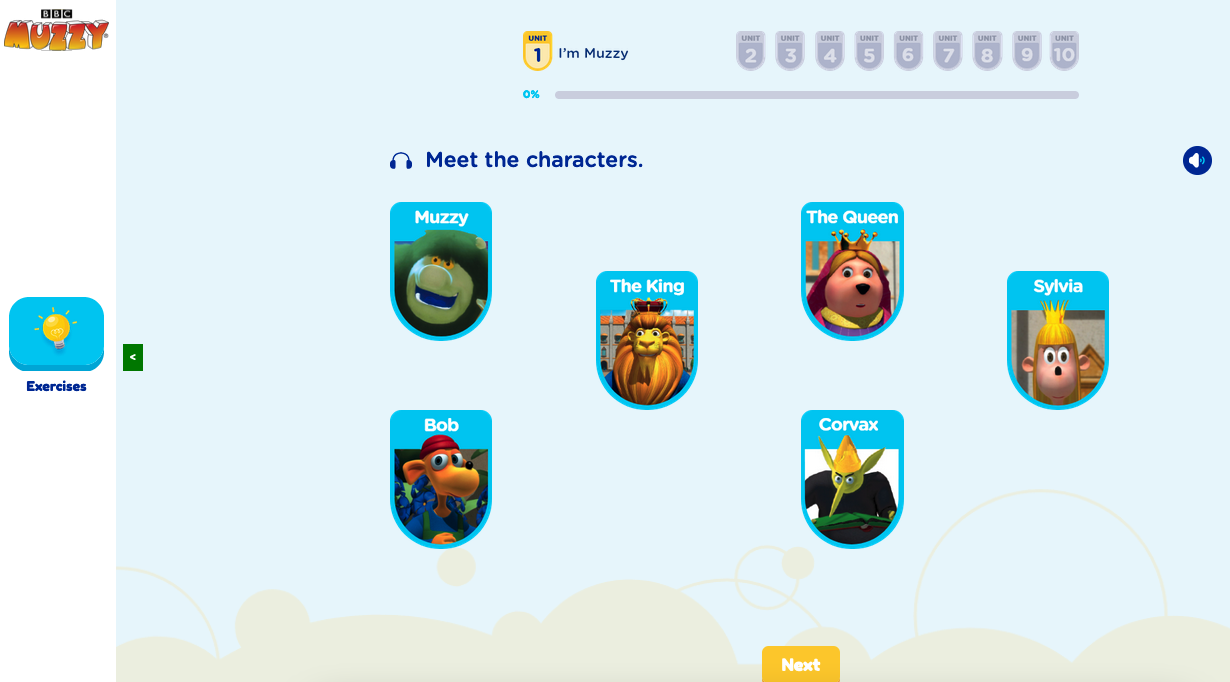The width and height of the screenshot is (1230, 682).
Task: Click the yellow Next button
Action: click(800, 665)
